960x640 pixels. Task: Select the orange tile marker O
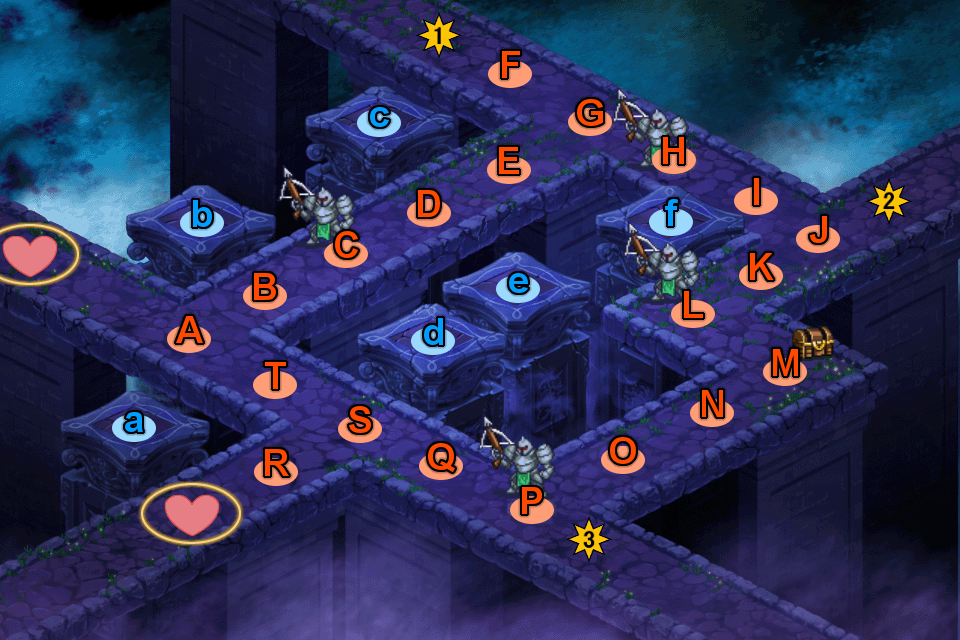click(622, 453)
